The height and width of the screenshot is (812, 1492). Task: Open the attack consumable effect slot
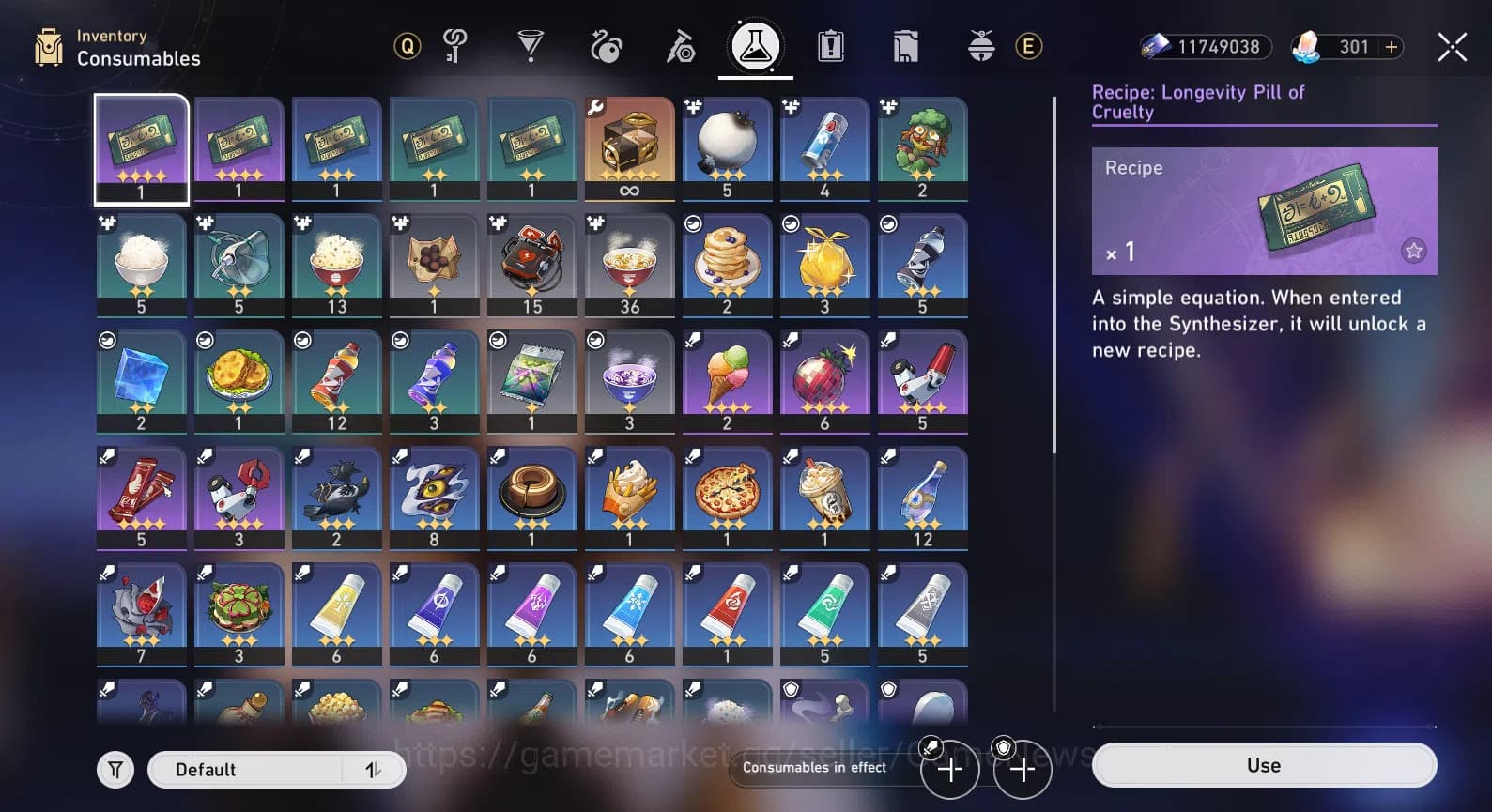click(x=950, y=770)
